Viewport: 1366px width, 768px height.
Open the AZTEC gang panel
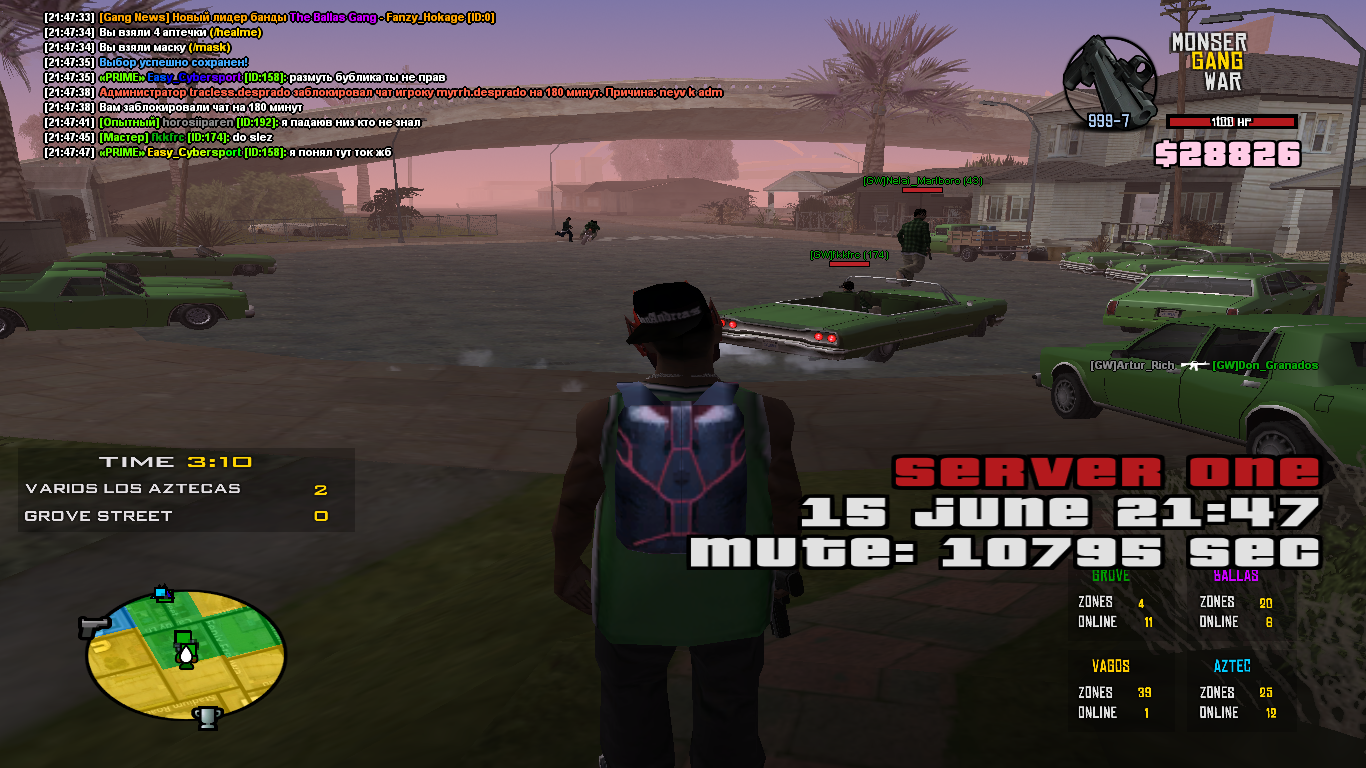point(1234,690)
